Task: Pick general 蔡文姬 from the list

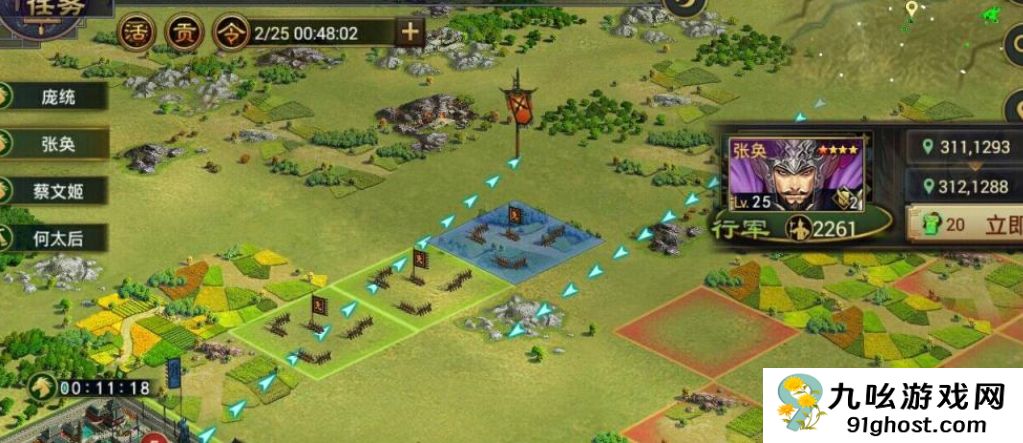Action: (x=57, y=190)
